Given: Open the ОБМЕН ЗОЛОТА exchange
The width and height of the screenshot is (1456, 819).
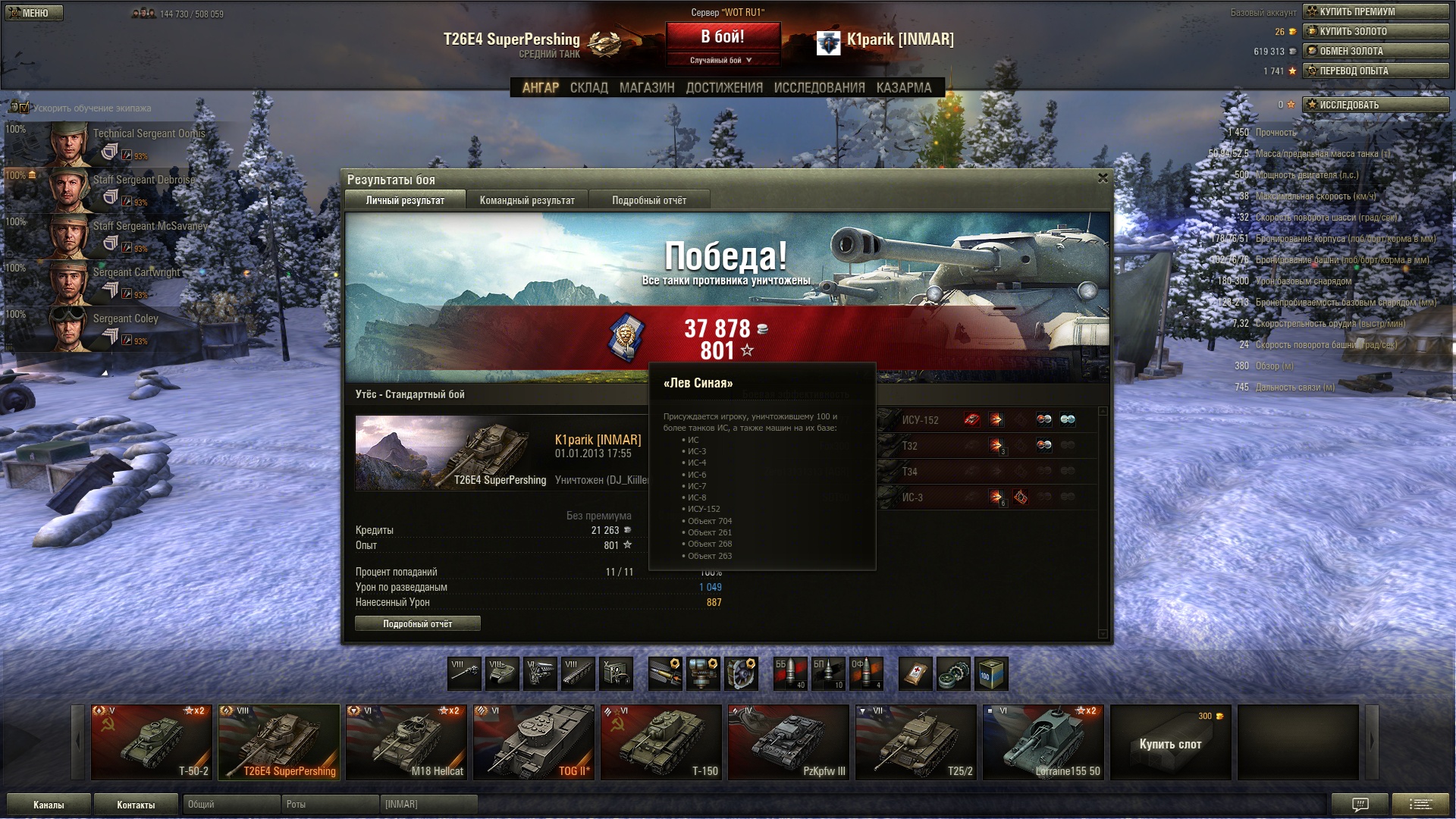Looking at the screenshot, I should pyautogui.click(x=1376, y=51).
